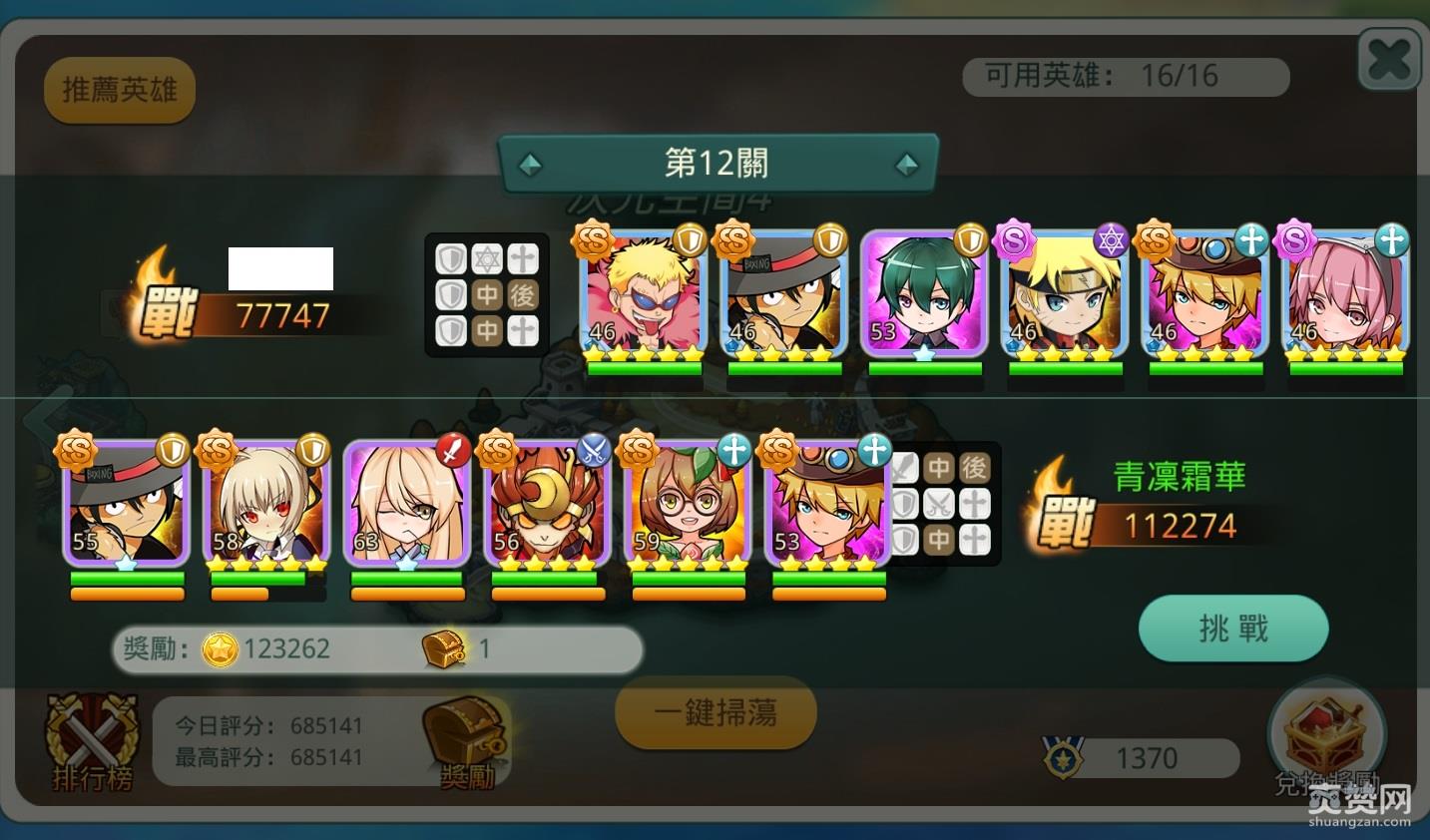Viewport: 1430px width, 840px height.
Task: Click the left diamond arrow beside 第12關
Action: tap(530, 163)
